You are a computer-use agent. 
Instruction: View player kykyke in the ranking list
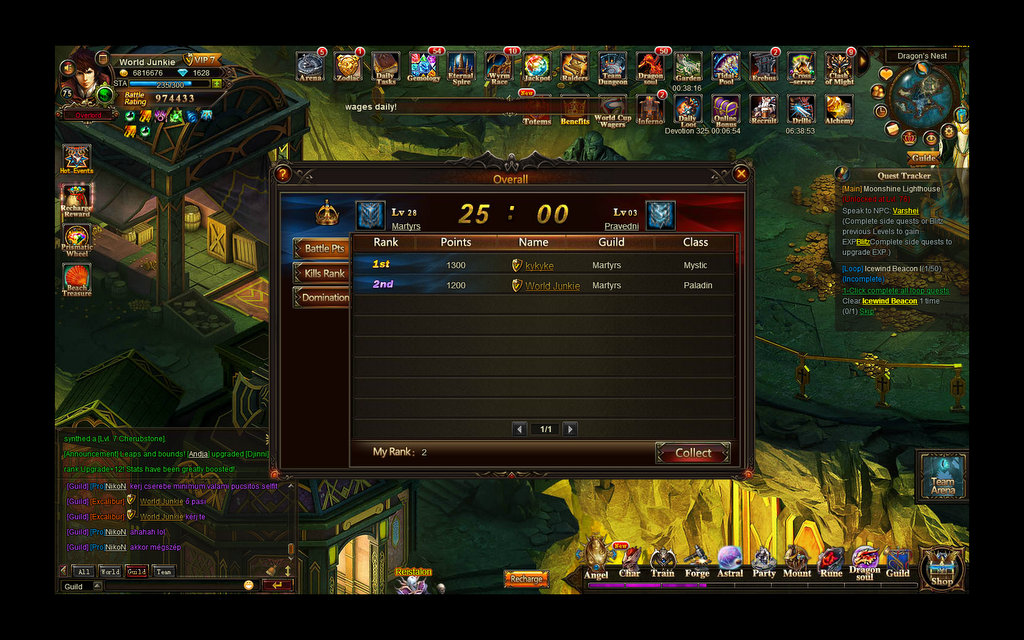pos(539,266)
